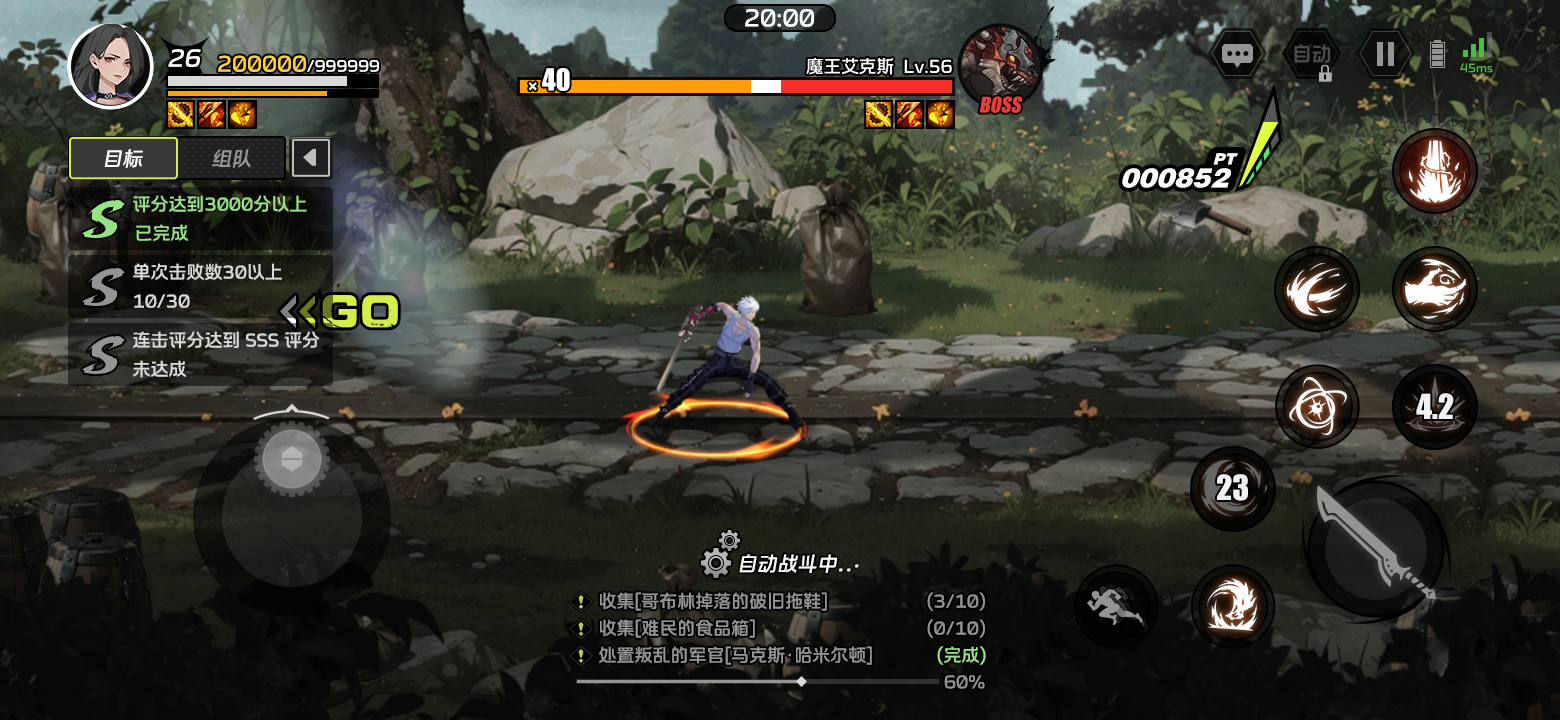Image resolution: width=1560 pixels, height=720 pixels.
Task: Use the spinning orb skill
Action: [1317, 407]
